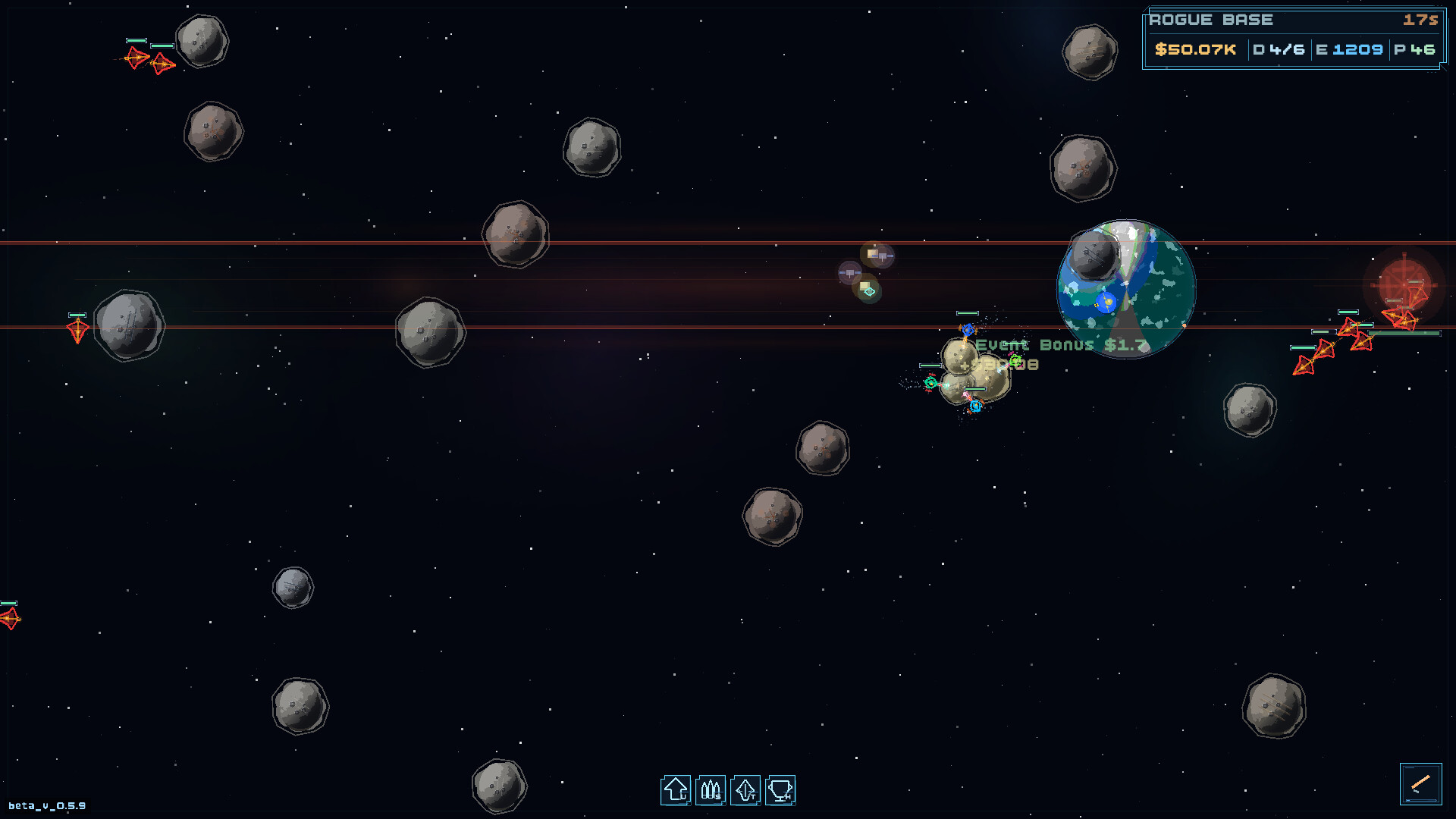Click the P 46 population counter

coord(1417,49)
